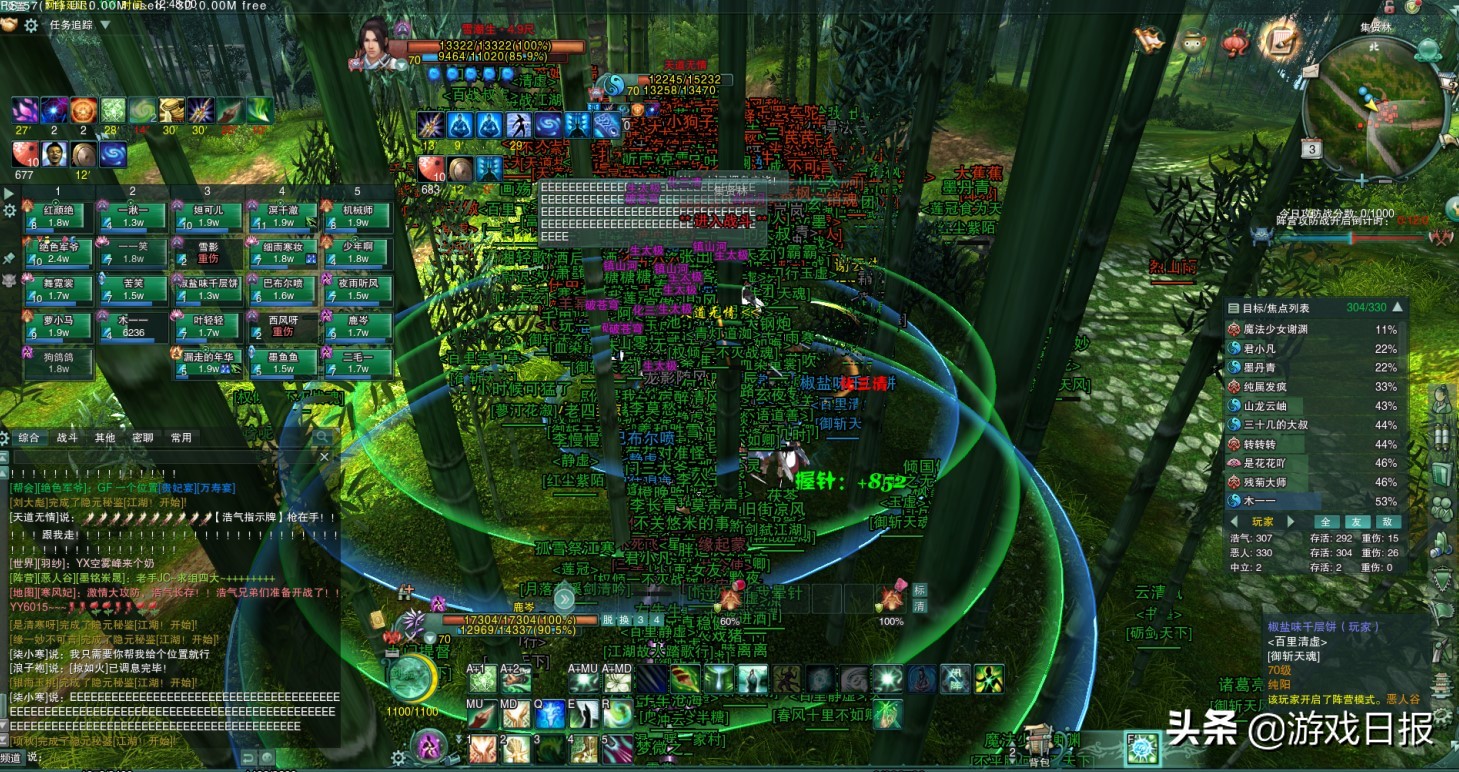Select raid member 红颜绝 in the team frame
Image resolution: width=1459 pixels, height=772 pixels.
click(59, 215)
